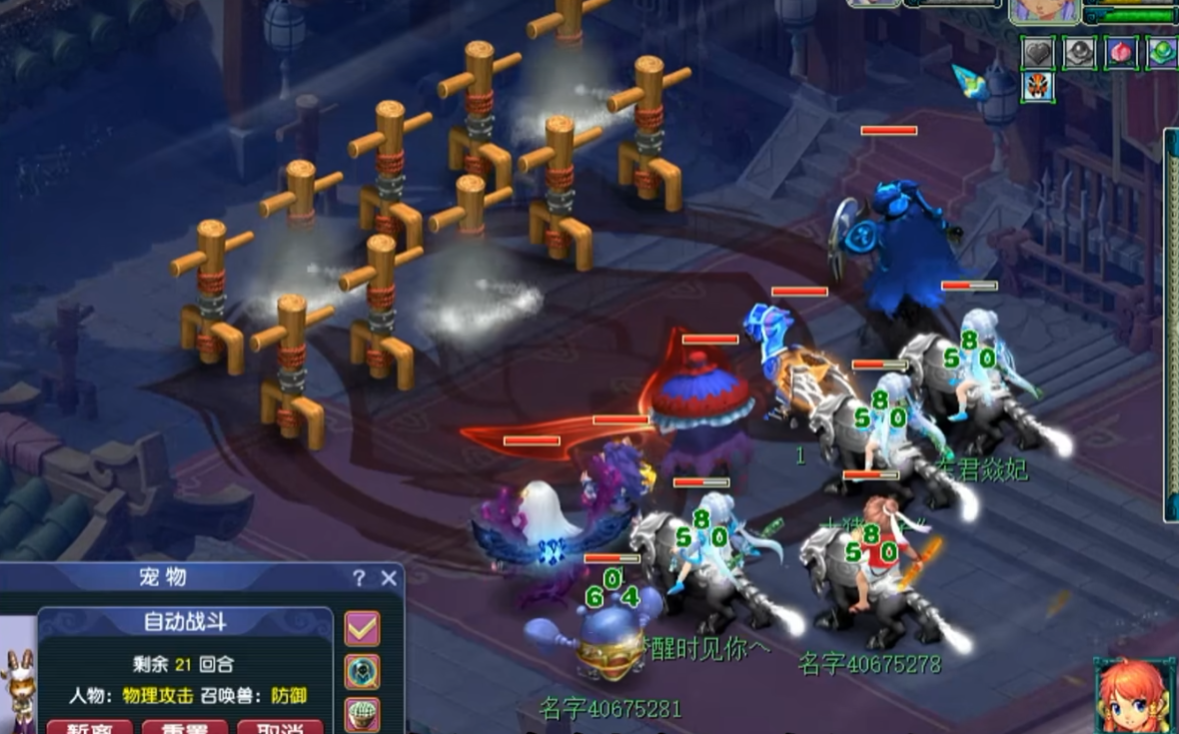
Task: Select the green bowl item icon
Action: 362,714
